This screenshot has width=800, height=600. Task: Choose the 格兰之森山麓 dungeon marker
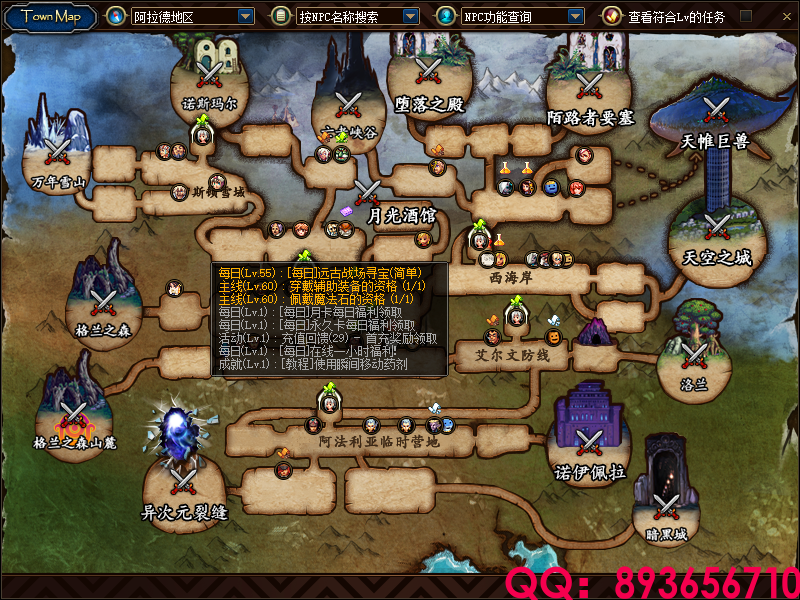coord(72,414)
